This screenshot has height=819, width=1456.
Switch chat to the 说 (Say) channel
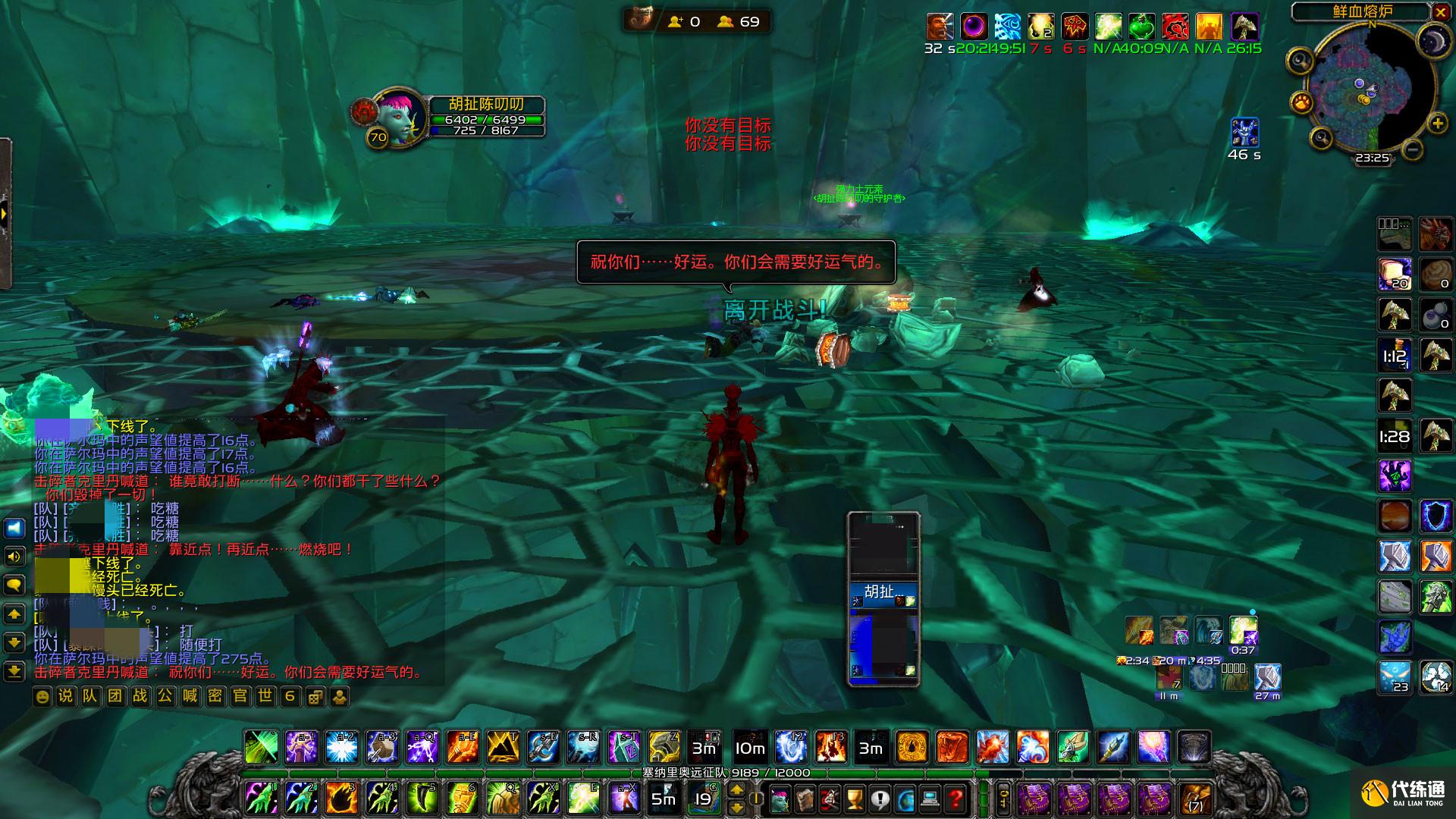[x=66, y=696]
